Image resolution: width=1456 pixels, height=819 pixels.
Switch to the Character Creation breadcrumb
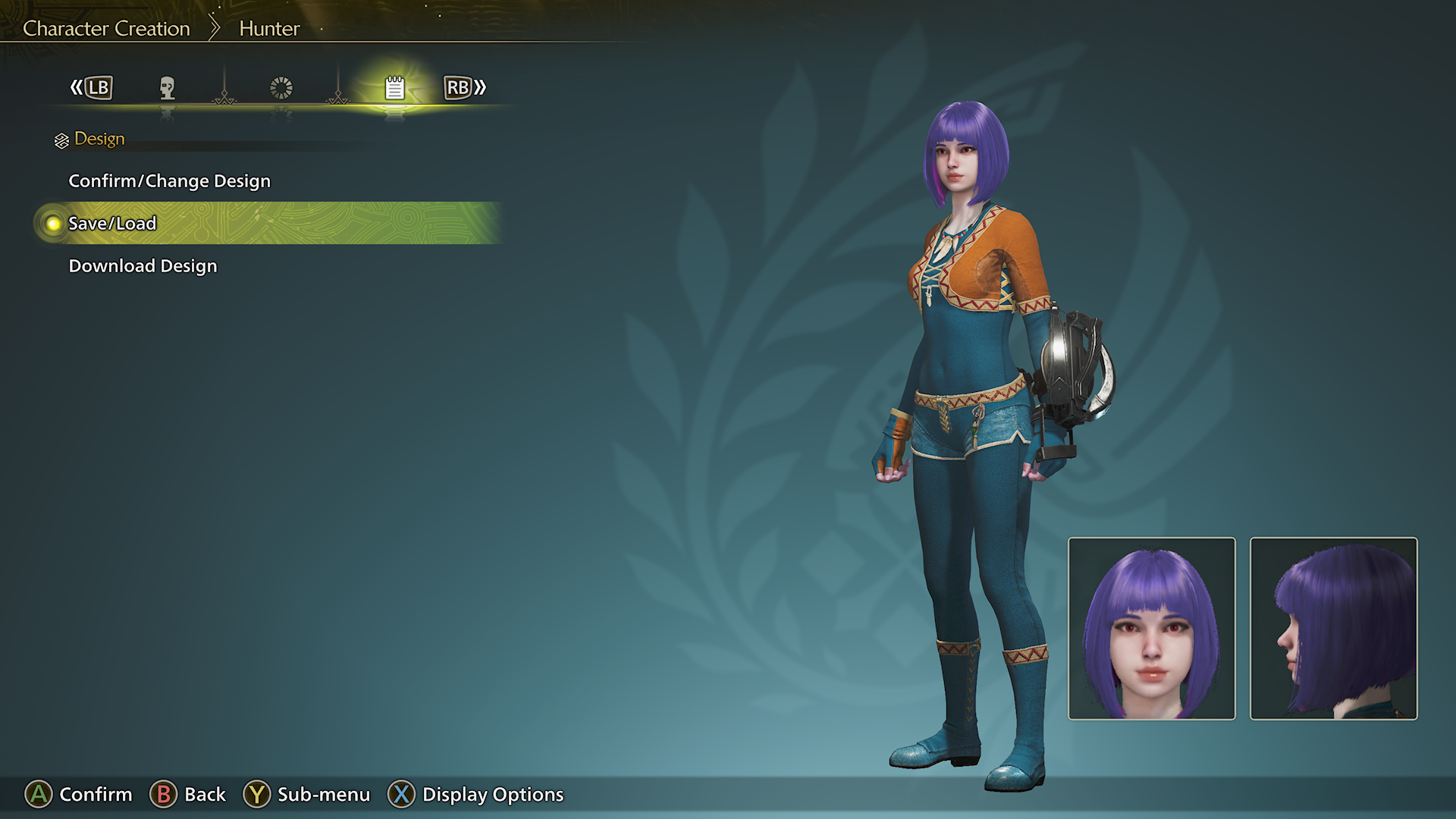point(105,28)
